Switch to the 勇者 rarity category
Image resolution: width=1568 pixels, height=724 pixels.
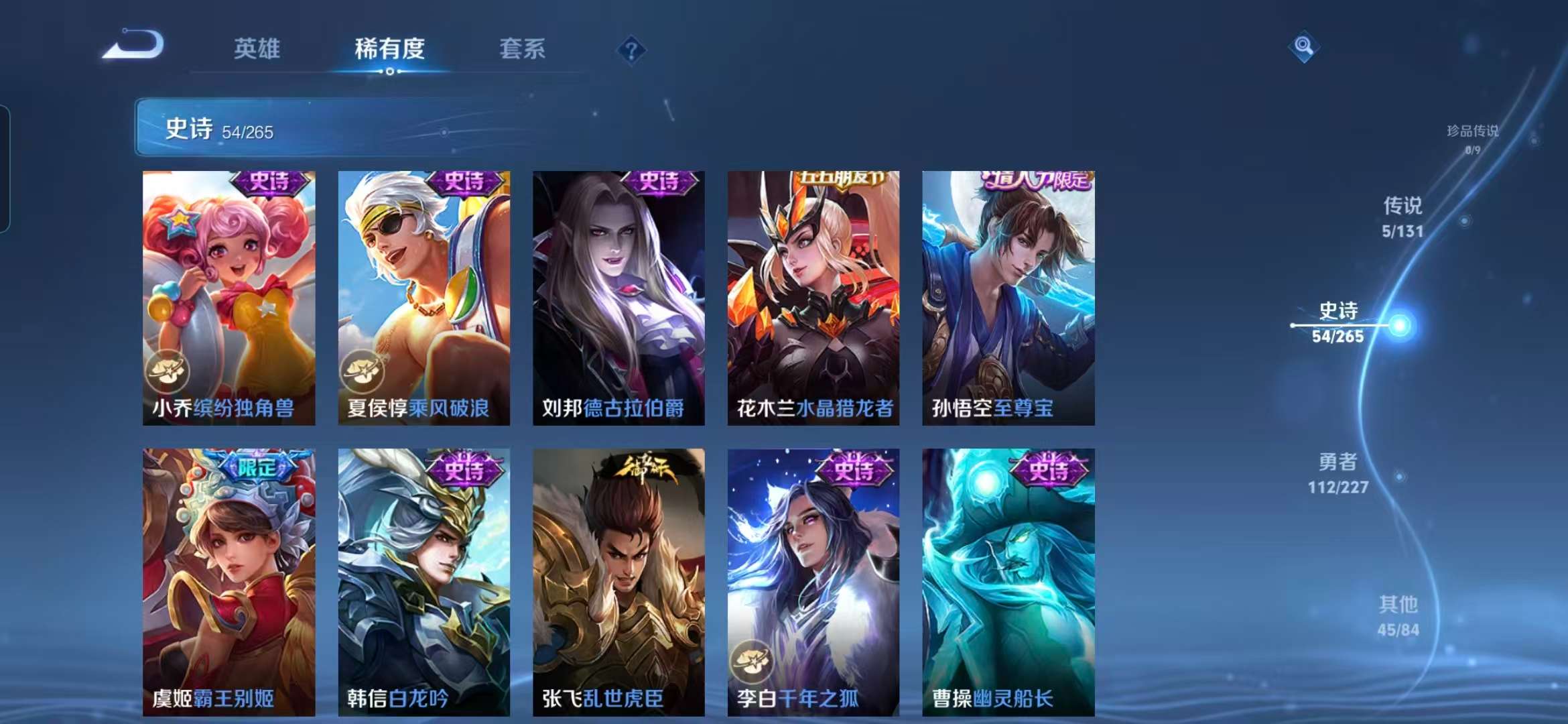[x=1338, y=473]
